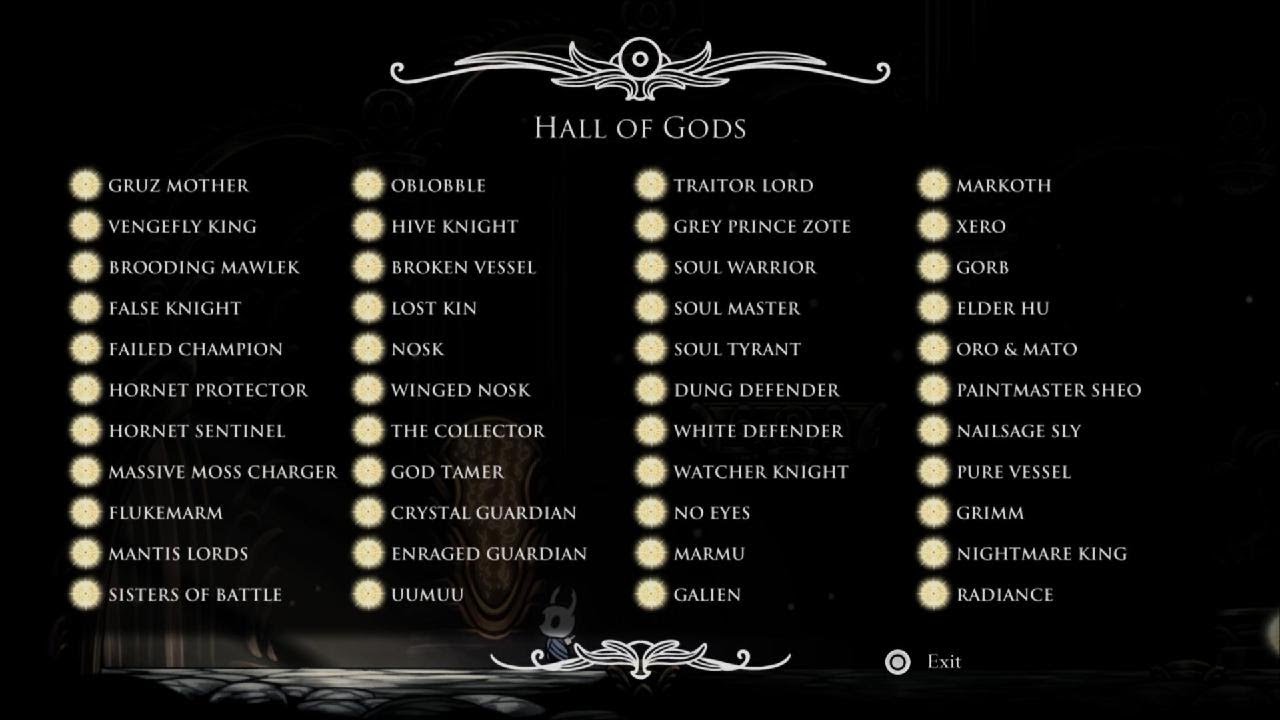Select the Uumuu medallion icon
The image size is (1280, 720).
coord(369,594)
